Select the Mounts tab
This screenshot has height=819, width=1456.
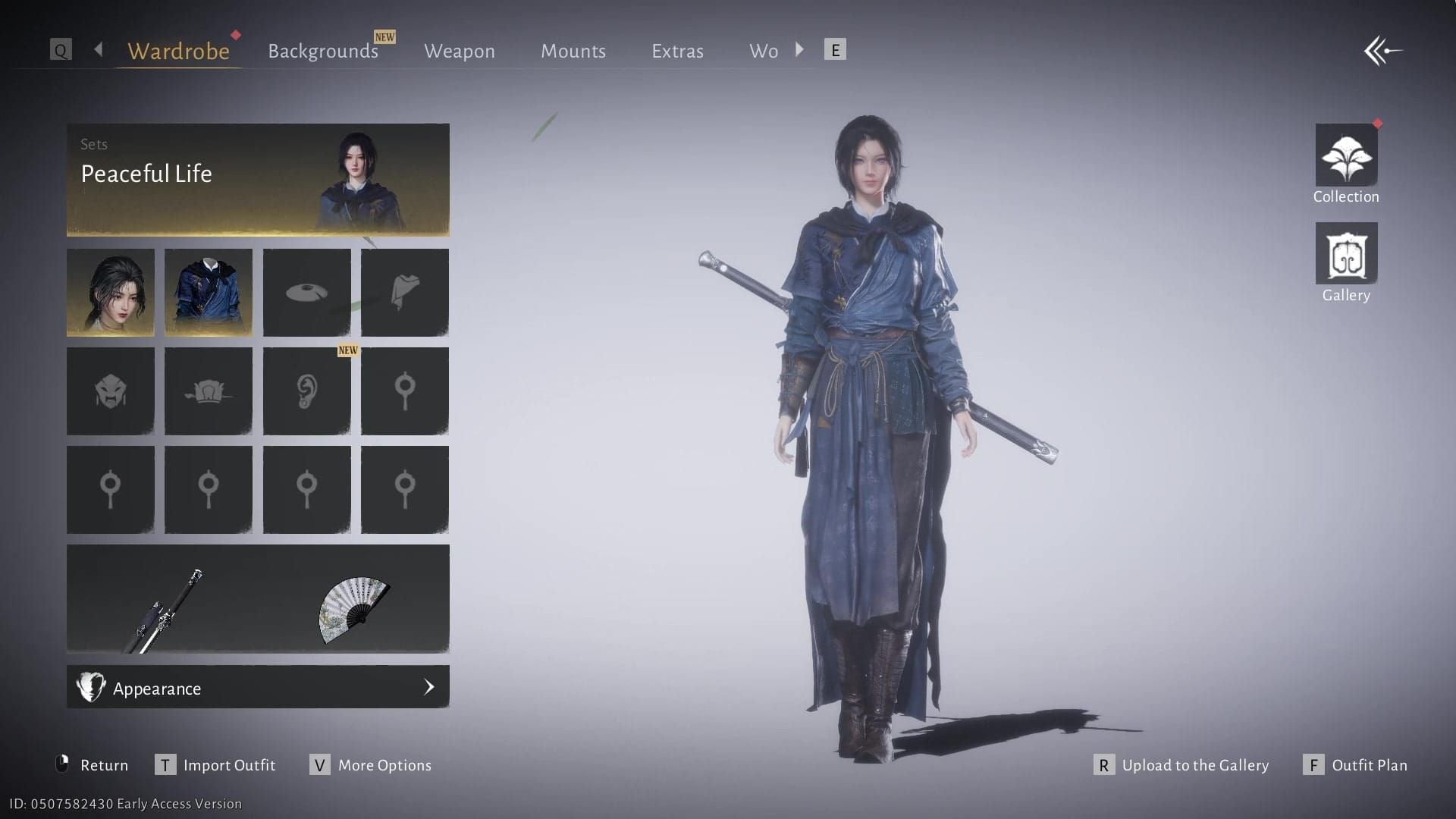[573, 51]
